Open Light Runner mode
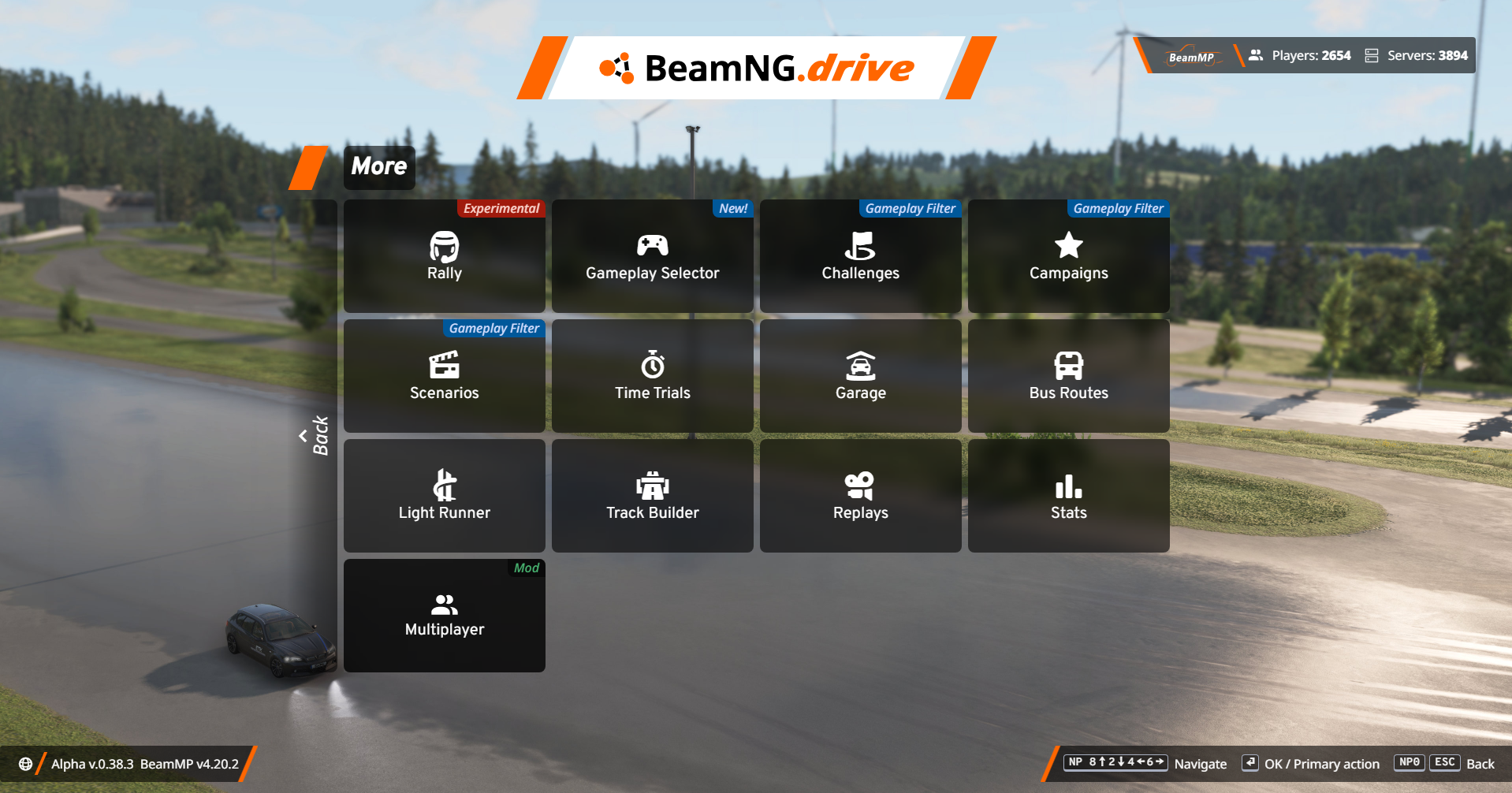The image size is (1512, 793). pos(444,495)
